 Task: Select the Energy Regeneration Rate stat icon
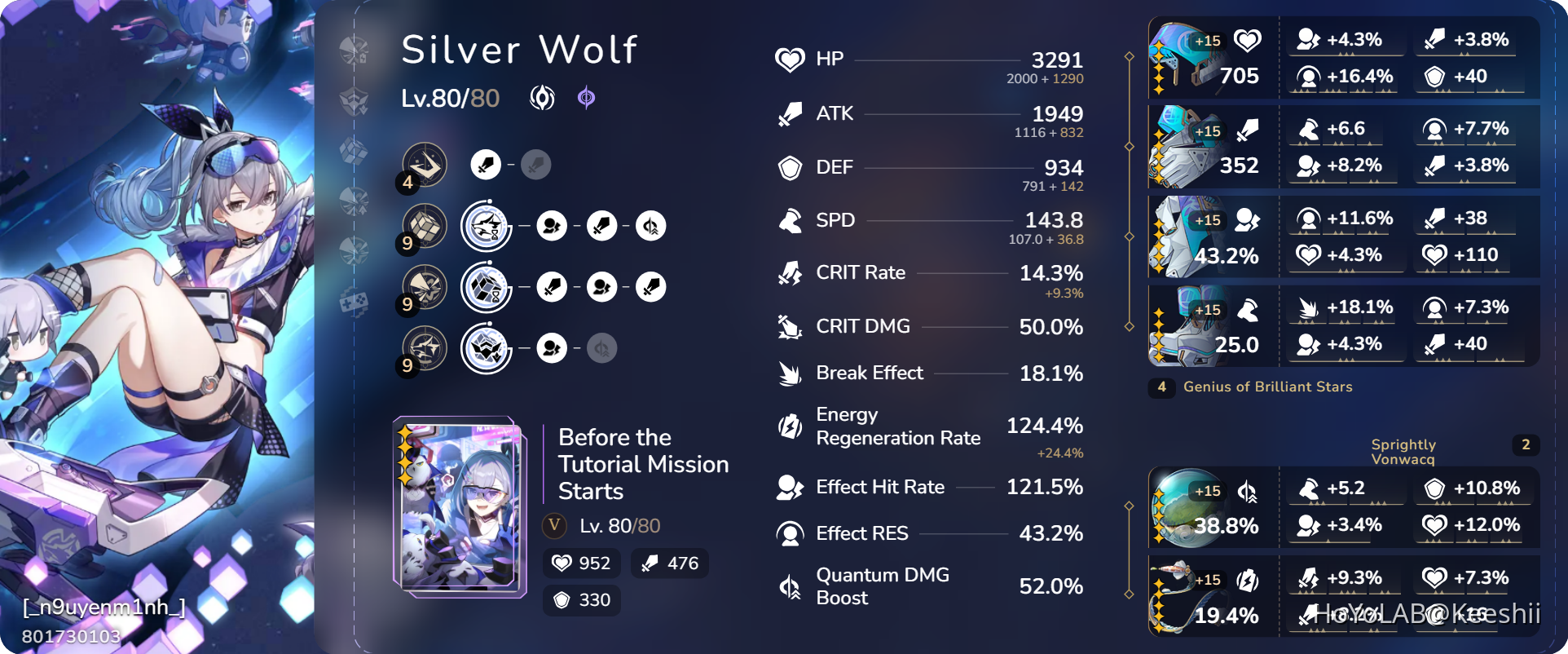[x=789, y=426]
